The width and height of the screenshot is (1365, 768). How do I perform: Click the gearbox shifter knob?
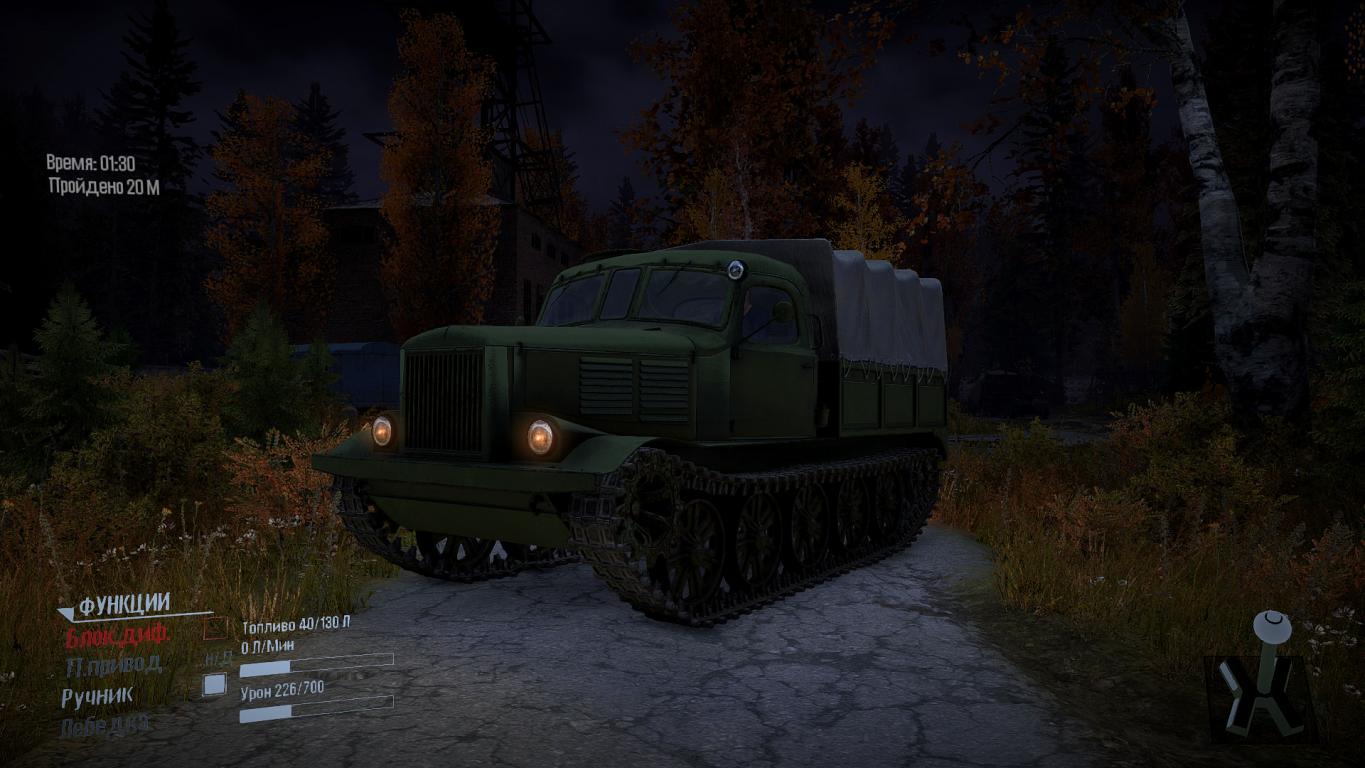1272,625
